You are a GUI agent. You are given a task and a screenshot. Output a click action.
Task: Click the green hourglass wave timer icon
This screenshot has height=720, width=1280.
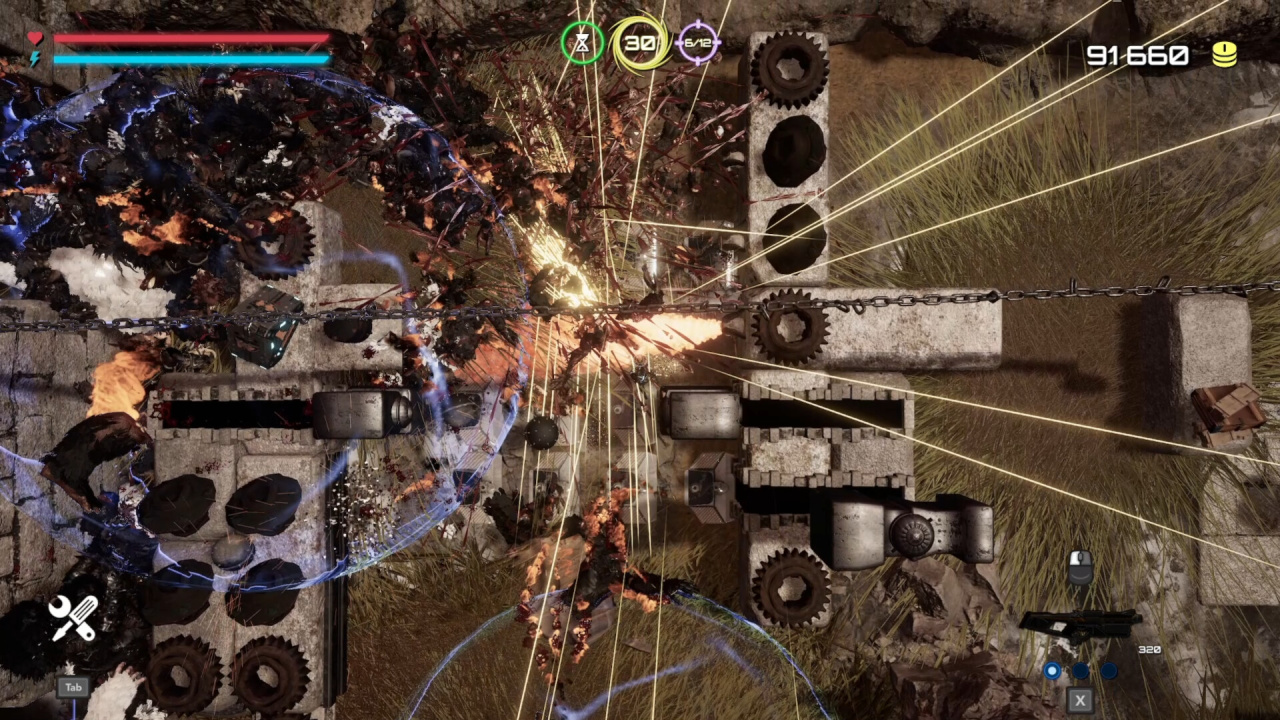[x=582, y=43]
